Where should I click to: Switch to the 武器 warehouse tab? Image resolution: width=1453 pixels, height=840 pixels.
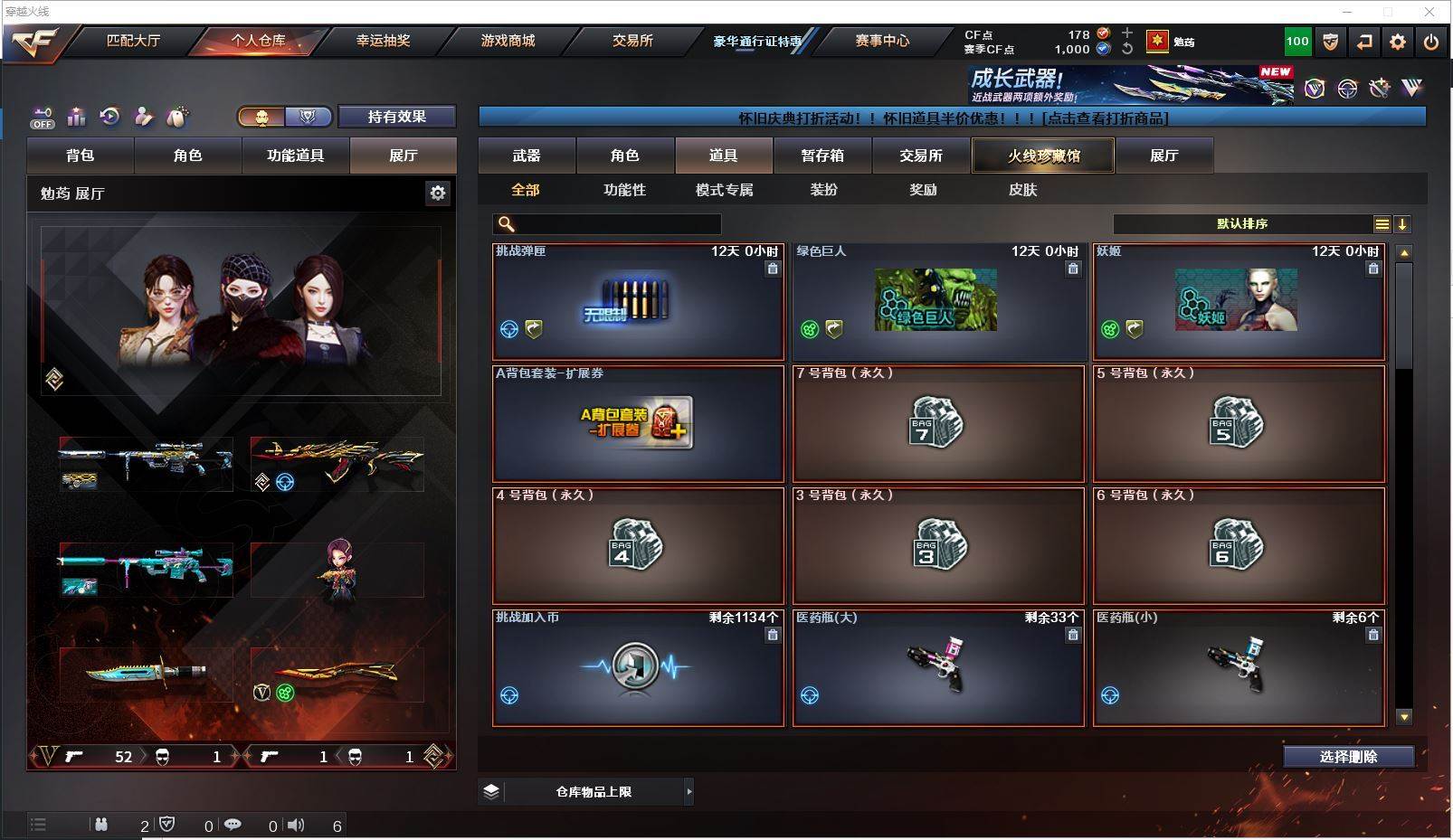coord(527,156)
